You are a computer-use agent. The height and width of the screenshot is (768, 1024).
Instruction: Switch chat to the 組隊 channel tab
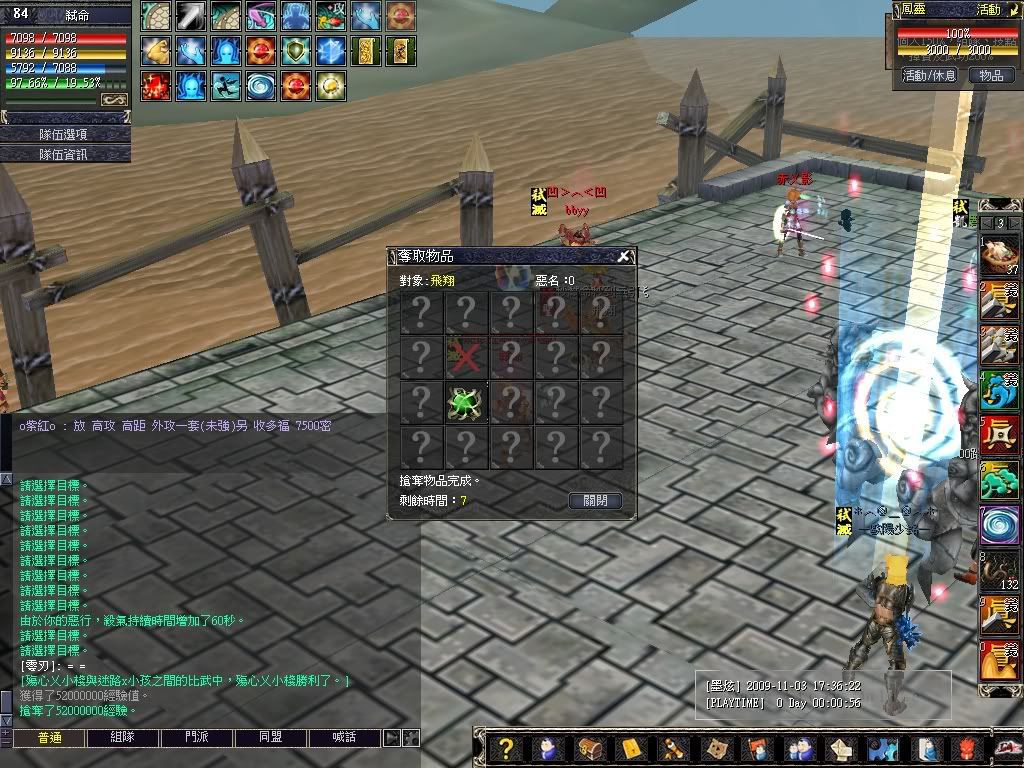(x=122, y=738)
